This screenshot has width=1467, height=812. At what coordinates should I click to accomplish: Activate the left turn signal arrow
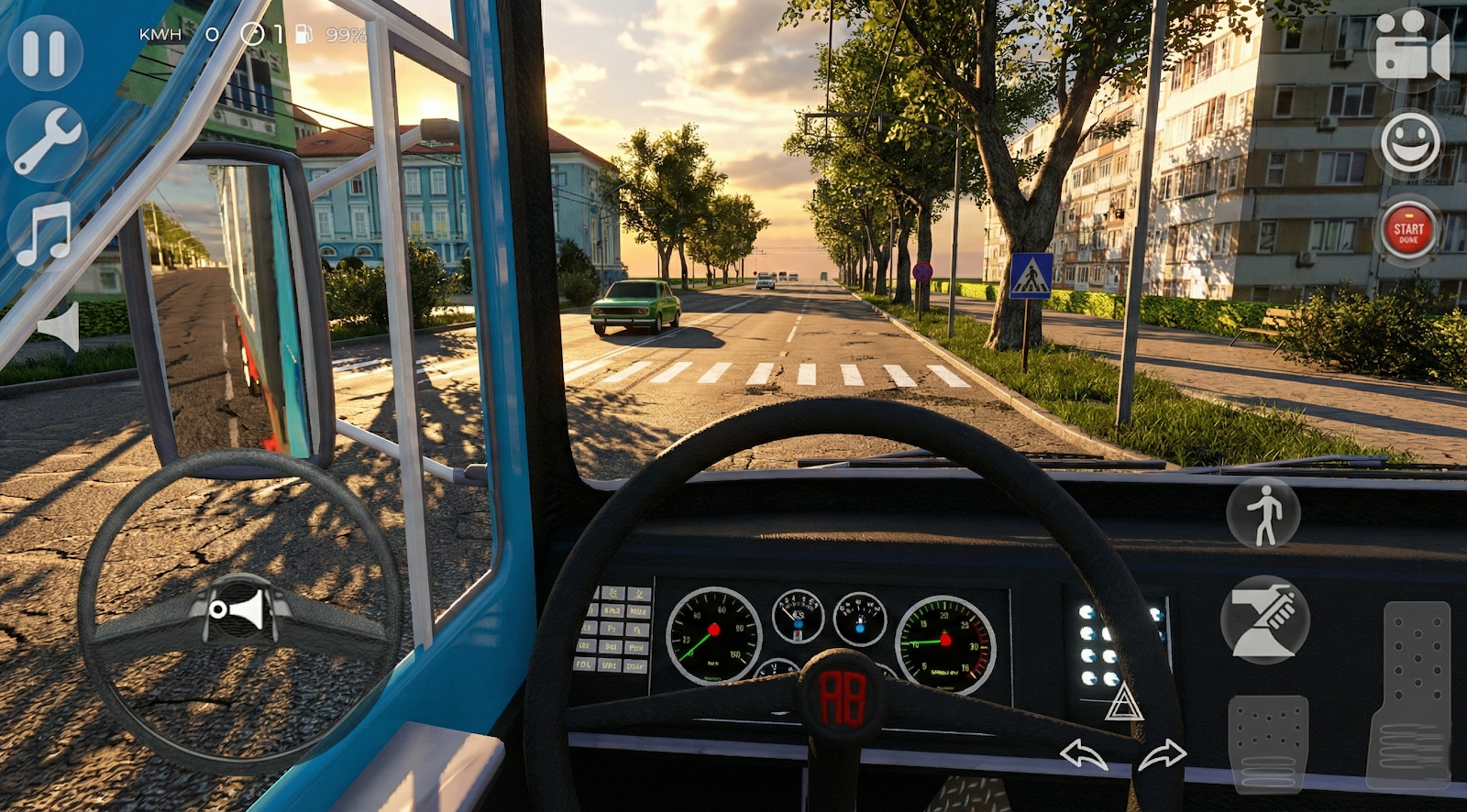pyautogui.click(x=1083, y=755)
